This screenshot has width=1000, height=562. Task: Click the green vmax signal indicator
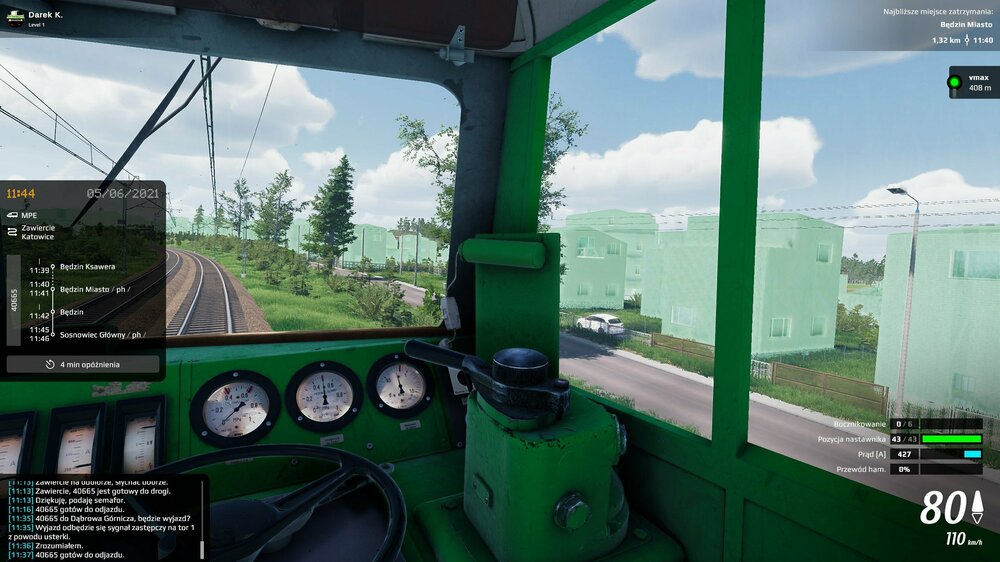point(954,82)
